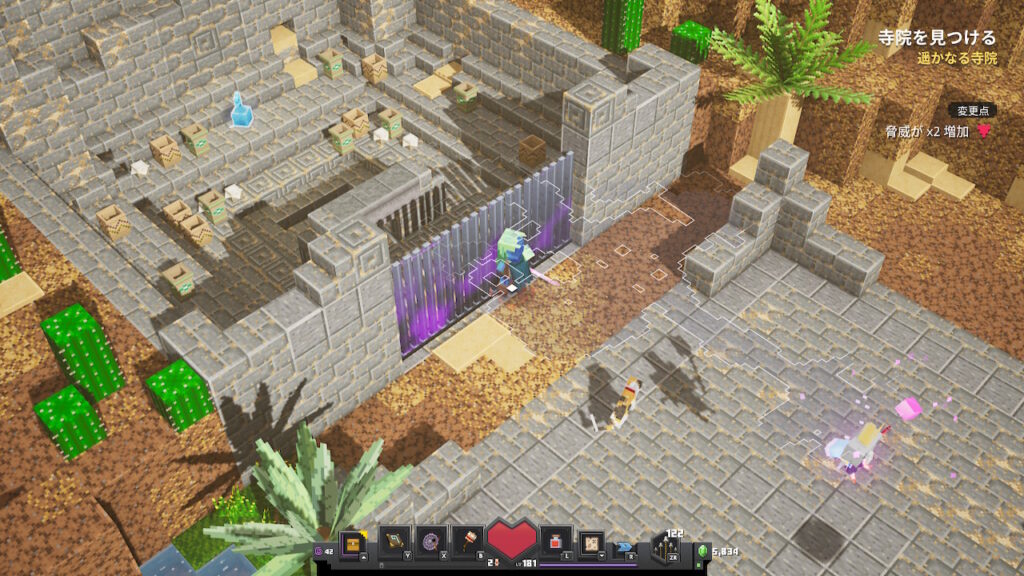
Task: Click the green emerald currency icon
Action: pos(702,551)
